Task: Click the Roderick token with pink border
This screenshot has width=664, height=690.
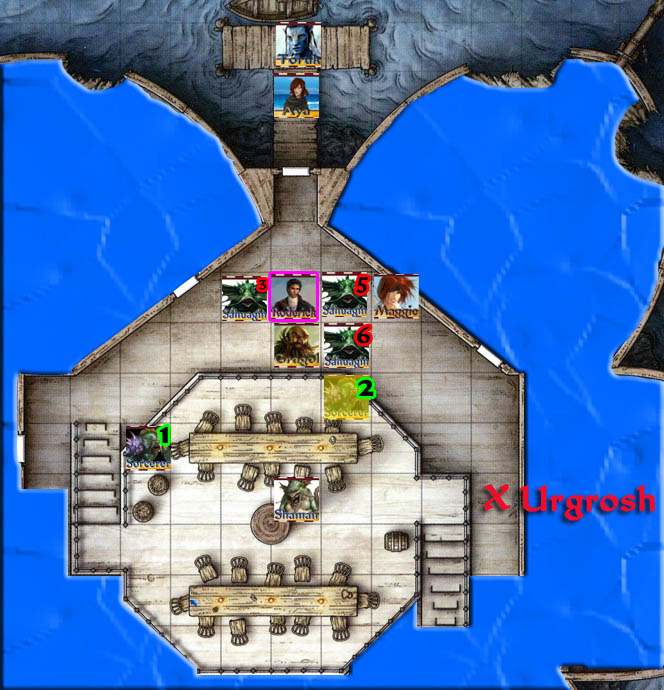Action: tap(294, 296)
